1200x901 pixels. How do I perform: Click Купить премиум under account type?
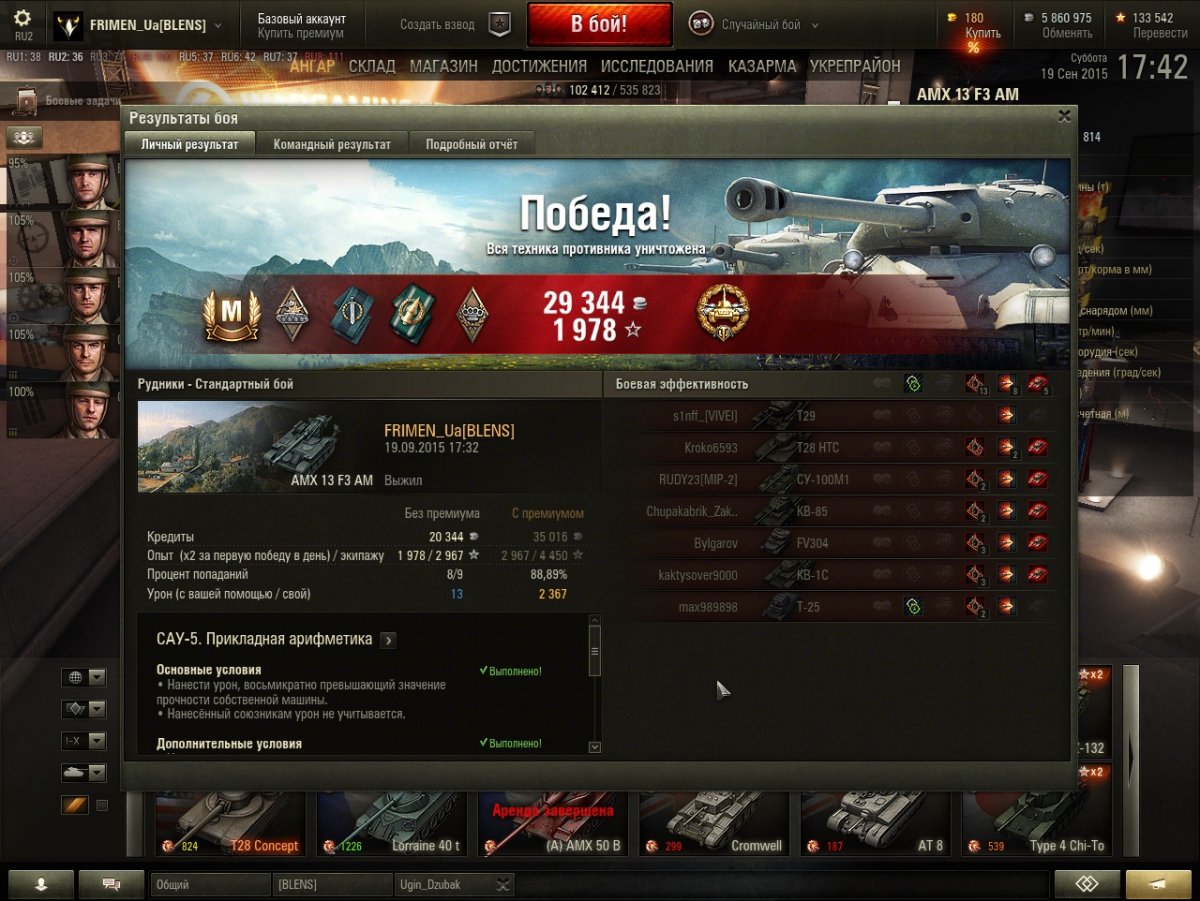click(x=300, y=33)
